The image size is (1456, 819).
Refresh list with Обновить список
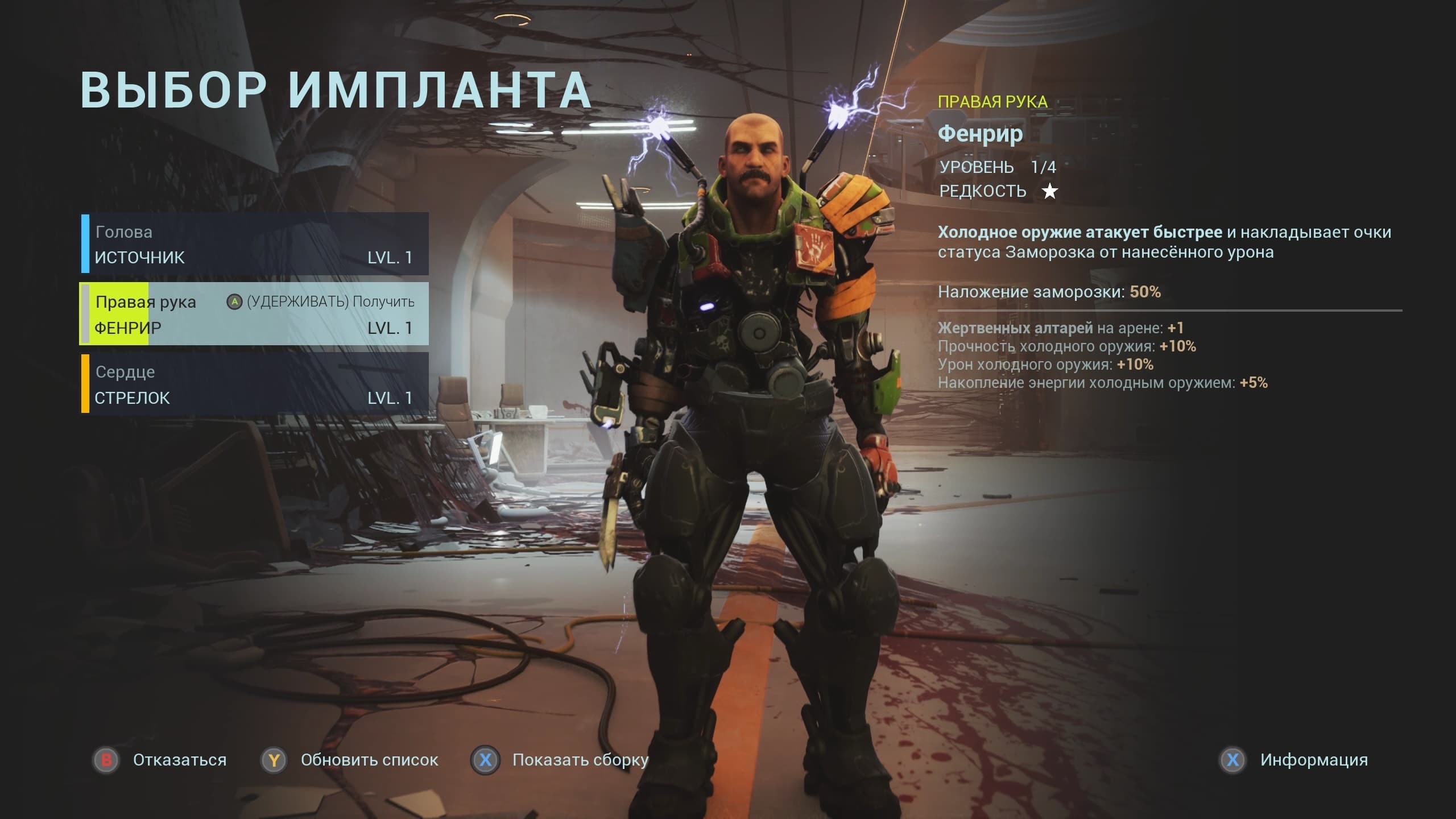coord(350,760)
